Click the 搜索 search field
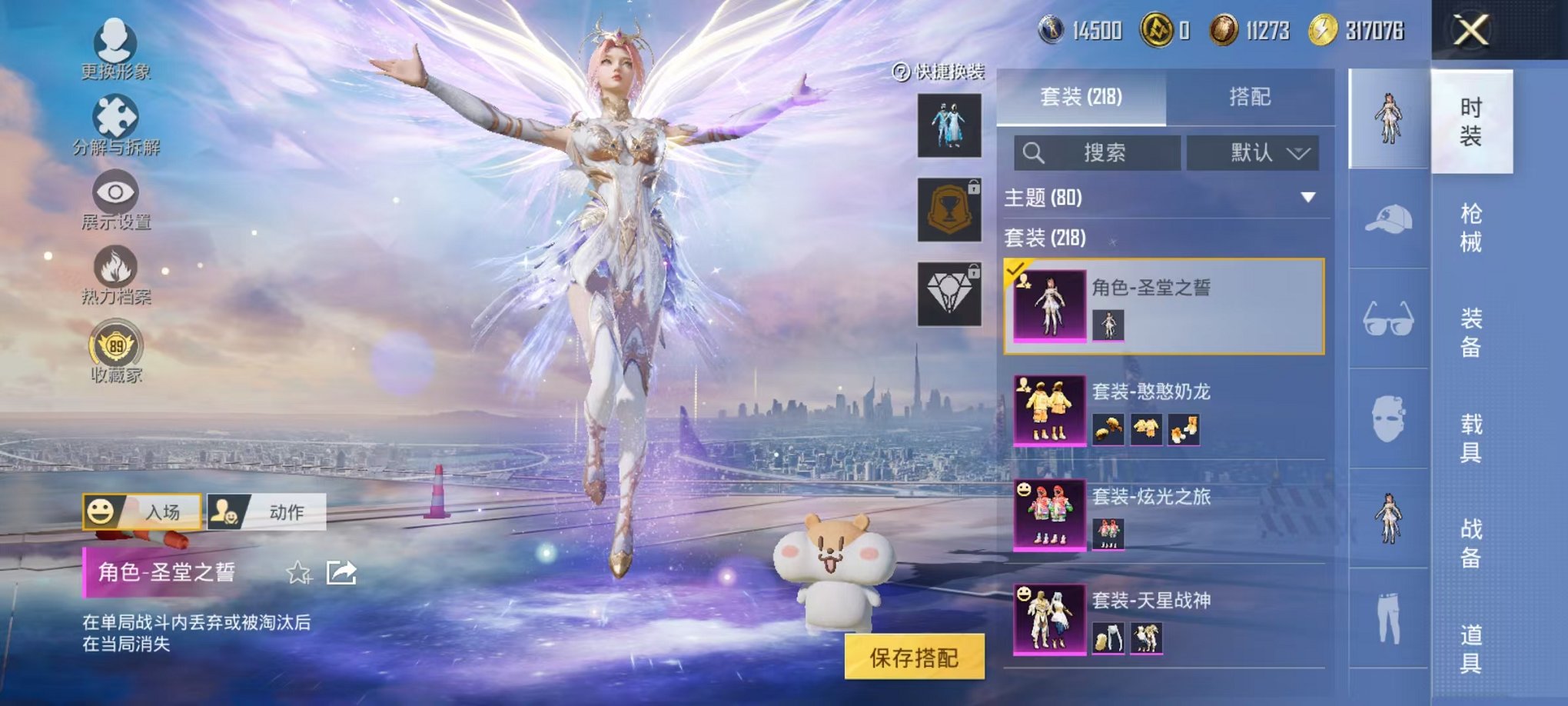 1098,153
